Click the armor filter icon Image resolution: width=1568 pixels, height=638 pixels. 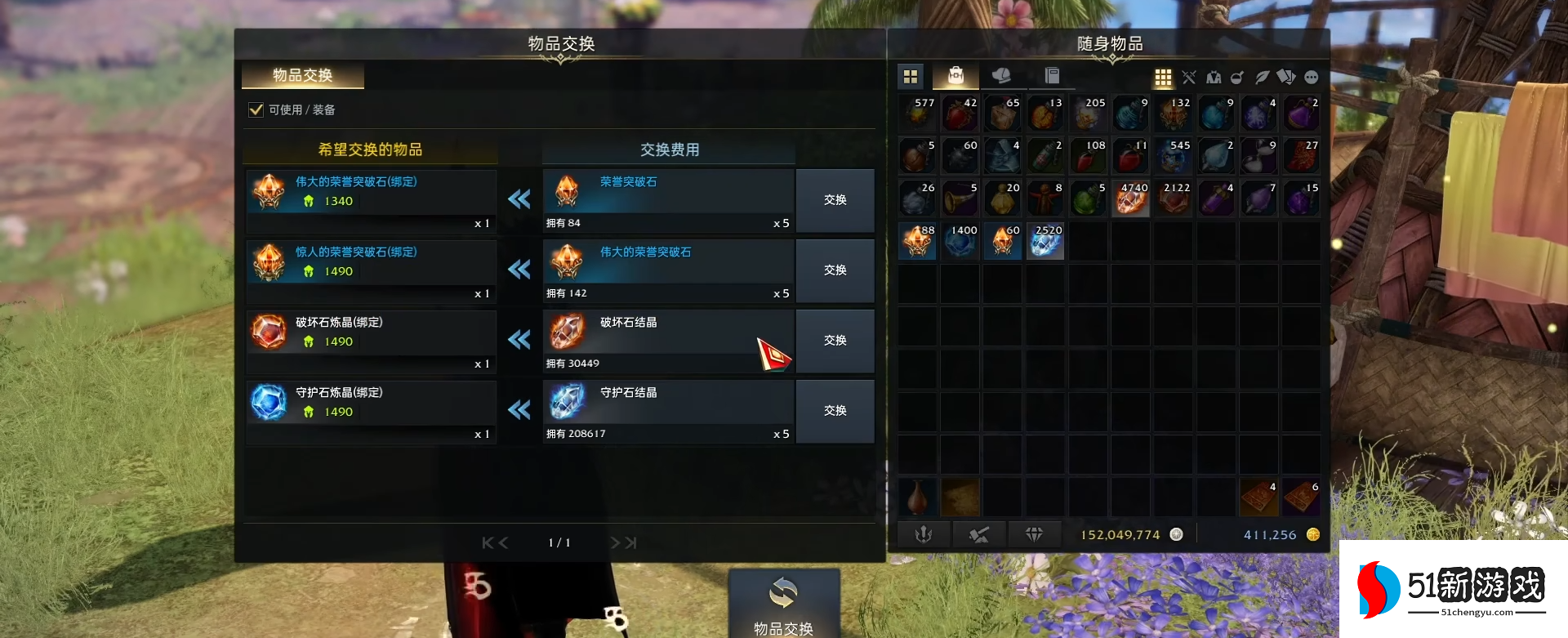tap(1213, 76)
